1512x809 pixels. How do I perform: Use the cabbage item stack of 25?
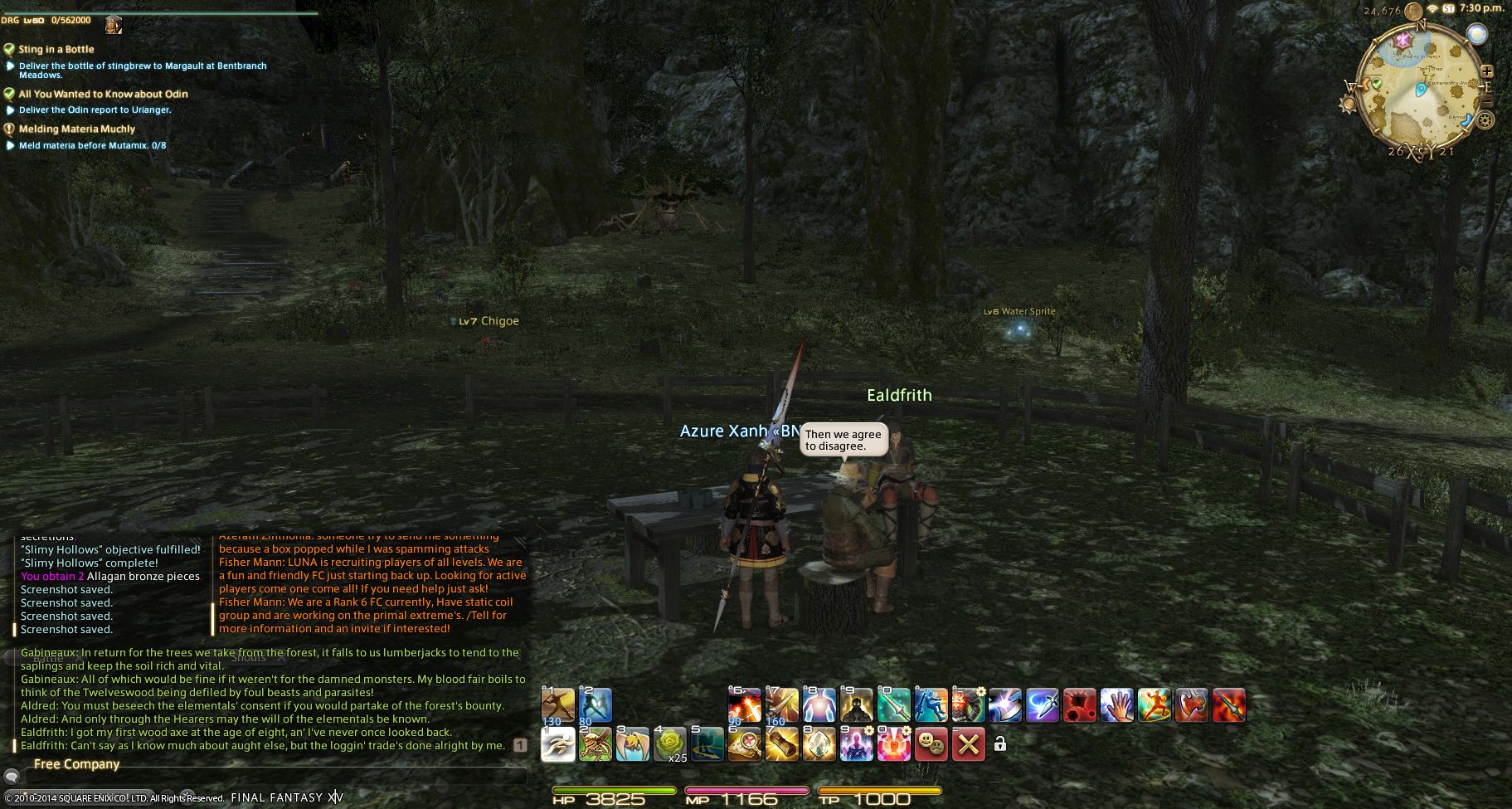tap(670, 744)
